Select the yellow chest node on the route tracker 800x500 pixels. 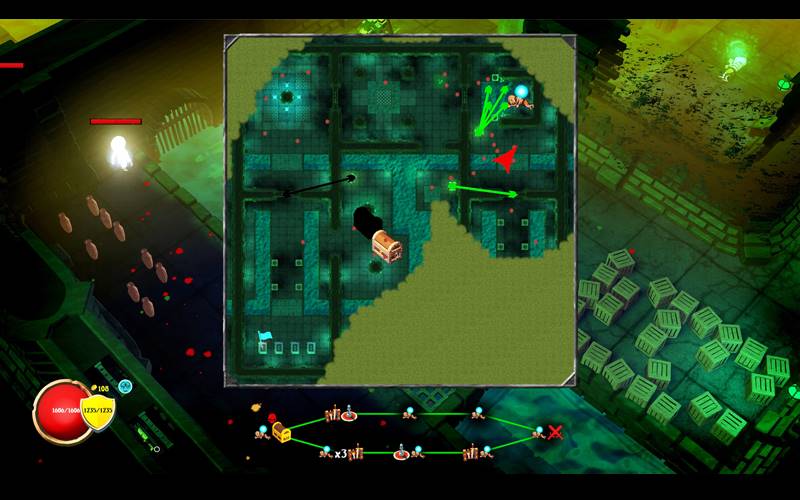tap(281, 432)
